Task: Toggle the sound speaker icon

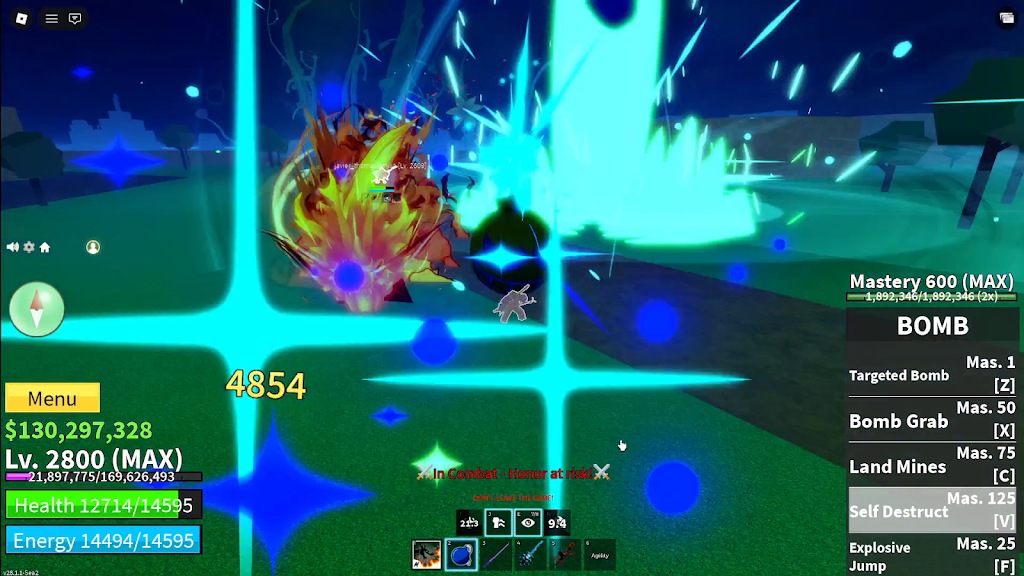Action: [x=13, y=247]
